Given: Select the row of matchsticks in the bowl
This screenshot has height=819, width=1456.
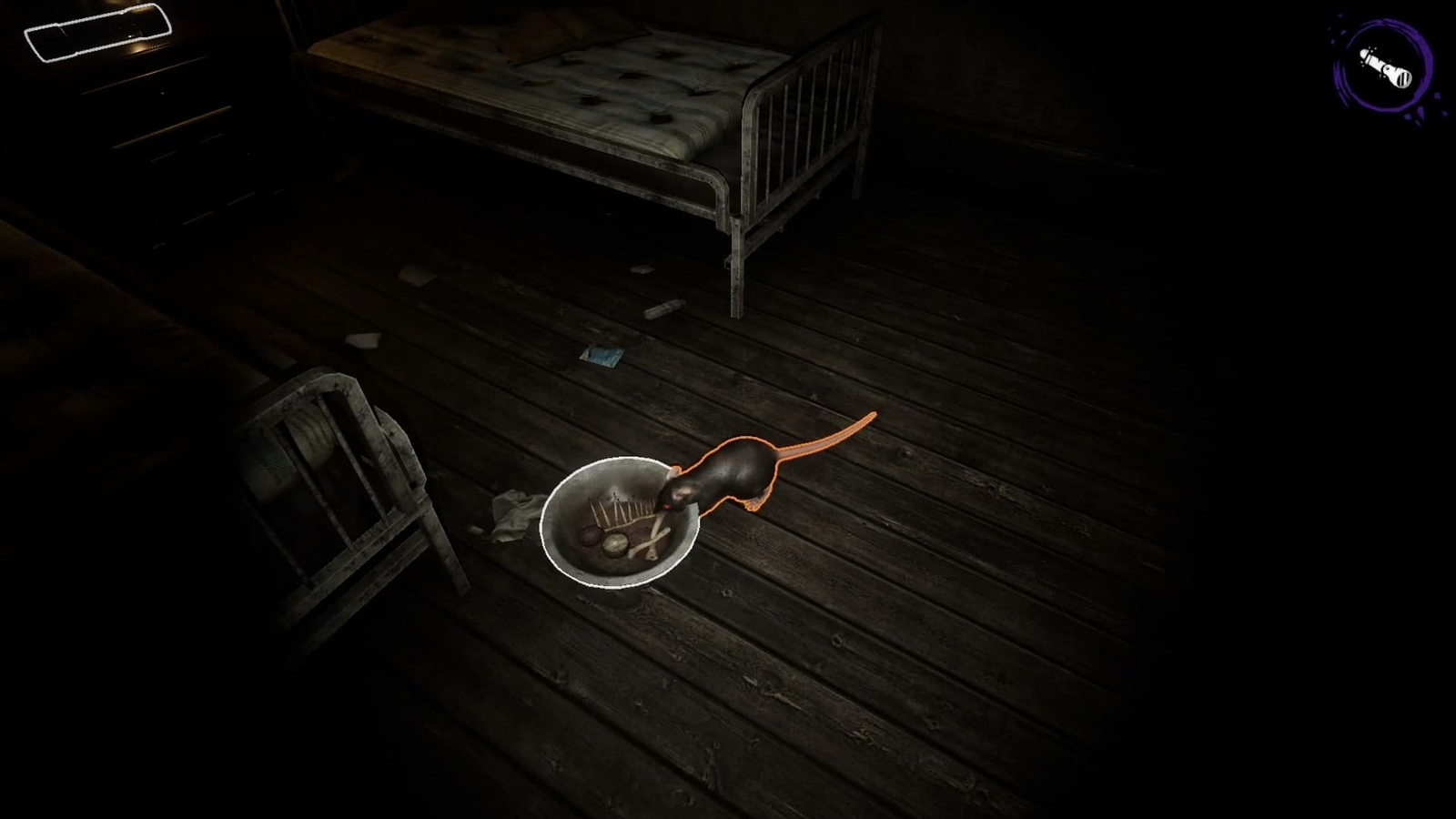Looking at the screenshot, I should pyautogui.click(x=619, y=508).
